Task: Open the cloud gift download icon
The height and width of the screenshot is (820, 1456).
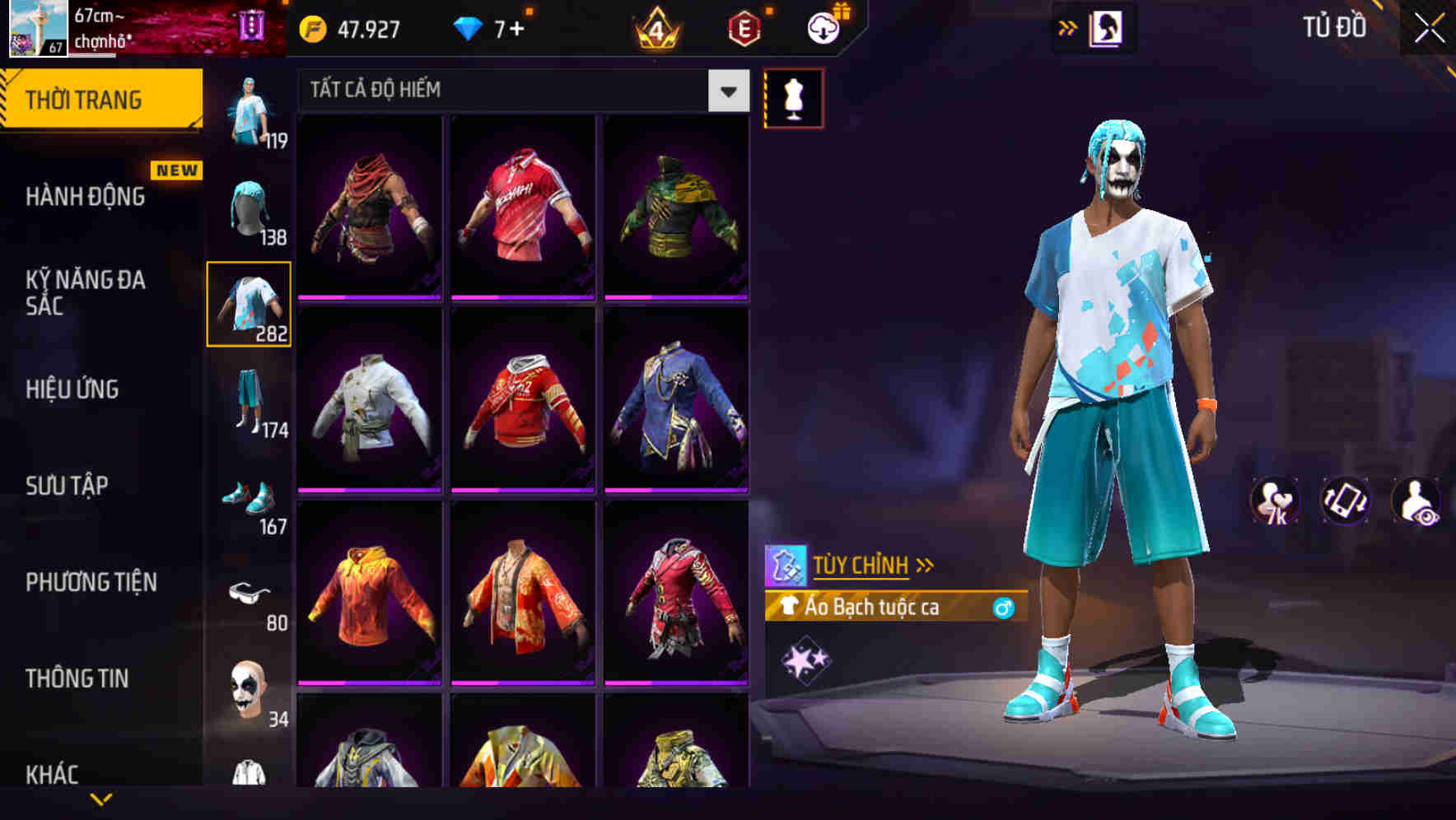Action: (x=821, y=27)
